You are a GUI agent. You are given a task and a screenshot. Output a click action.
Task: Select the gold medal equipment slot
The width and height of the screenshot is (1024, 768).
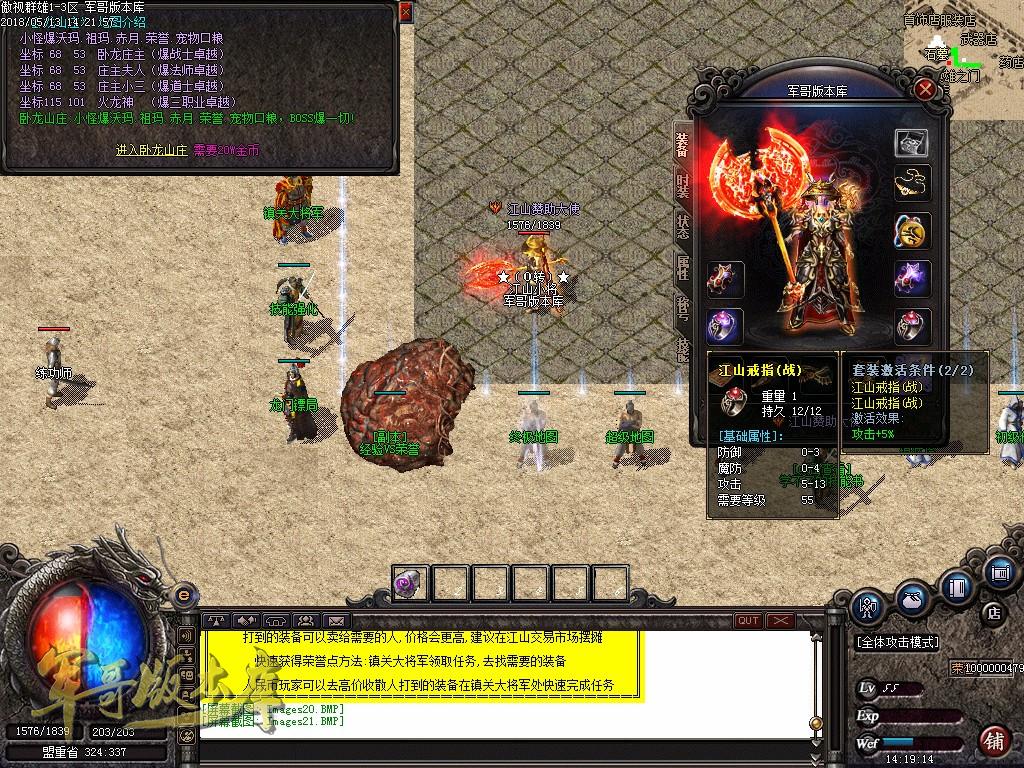coord(911,232)
